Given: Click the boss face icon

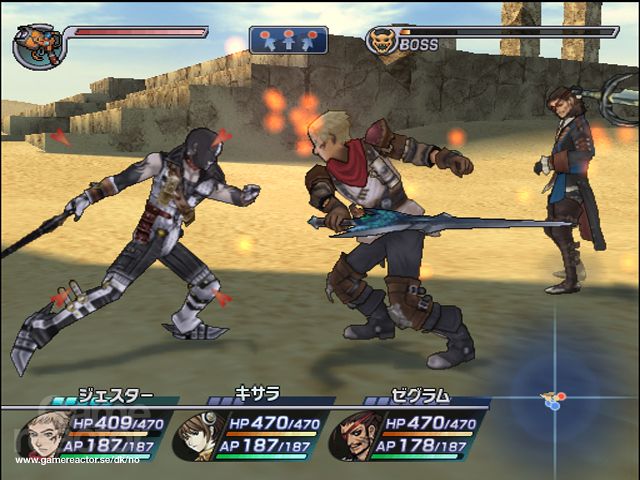Looking at the screenshot, I should tap(380, 41).
